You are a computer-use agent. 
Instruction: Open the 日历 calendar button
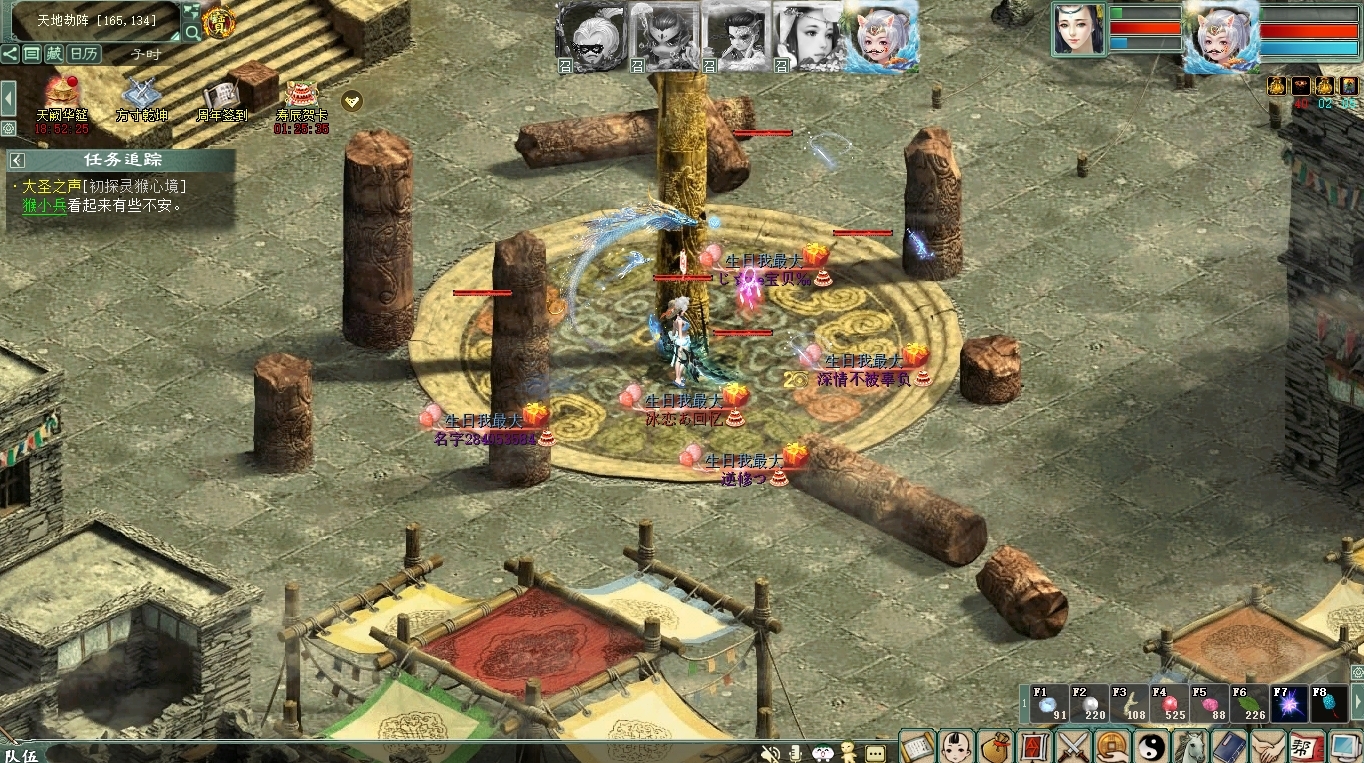click(x=84, y=54)
